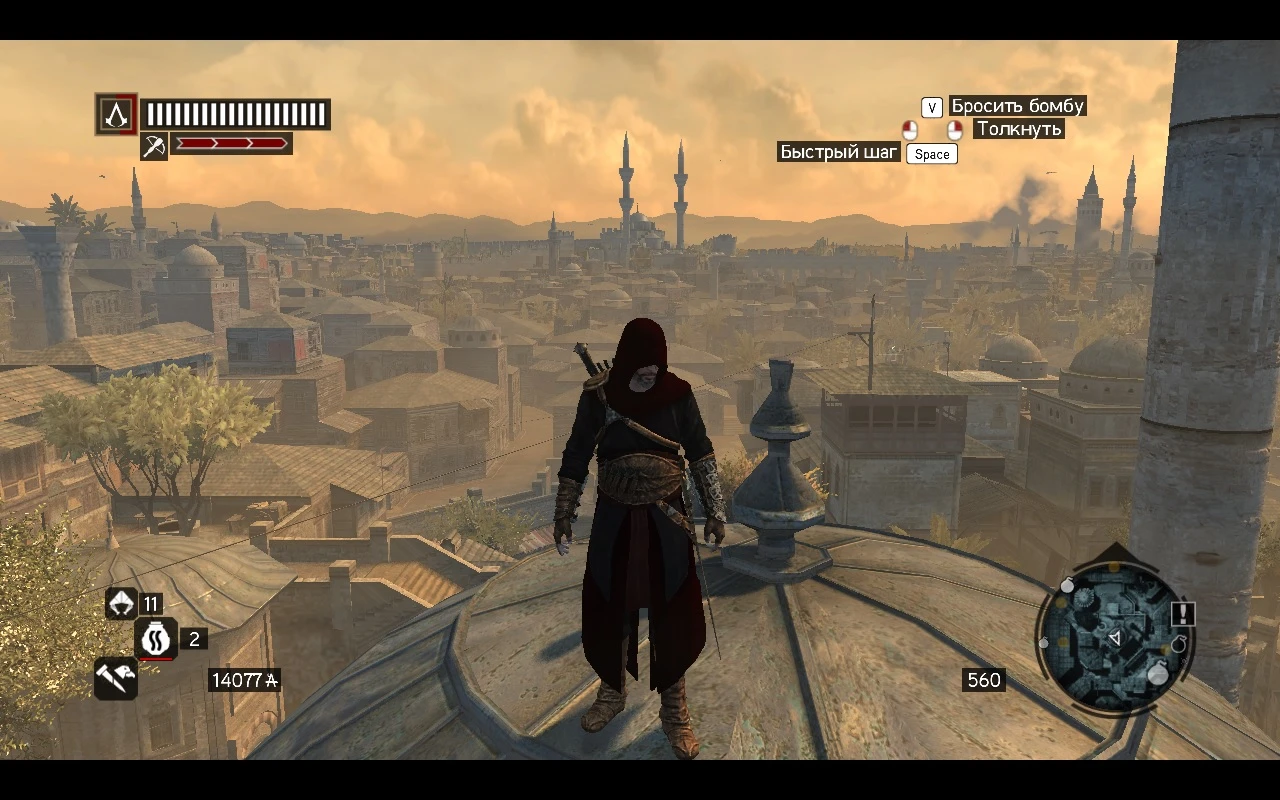Toggle the V key prompt for Бросить бомбу

(931, 107)
